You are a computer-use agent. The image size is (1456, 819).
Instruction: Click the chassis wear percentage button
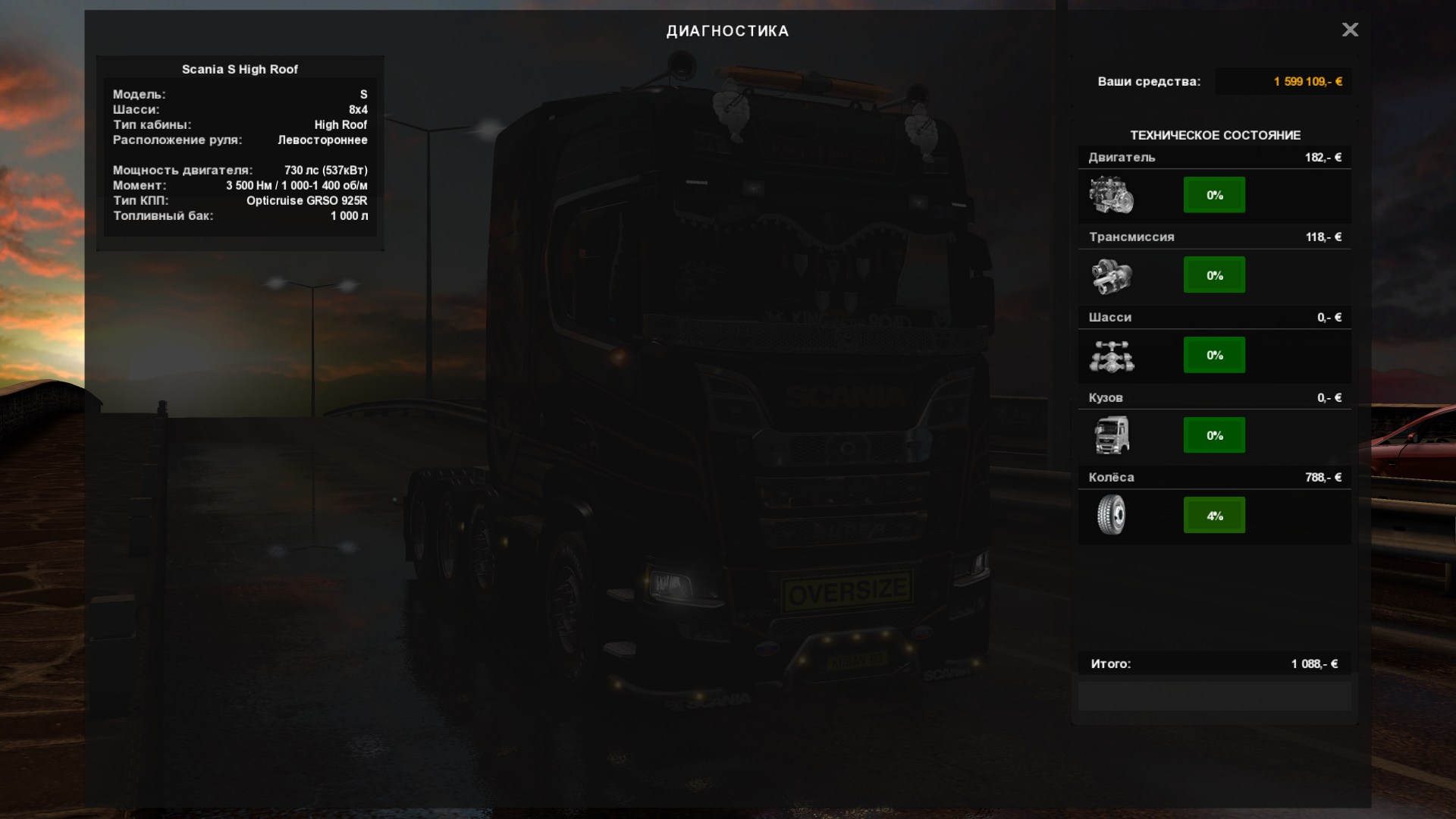[x=1214, y=355]
